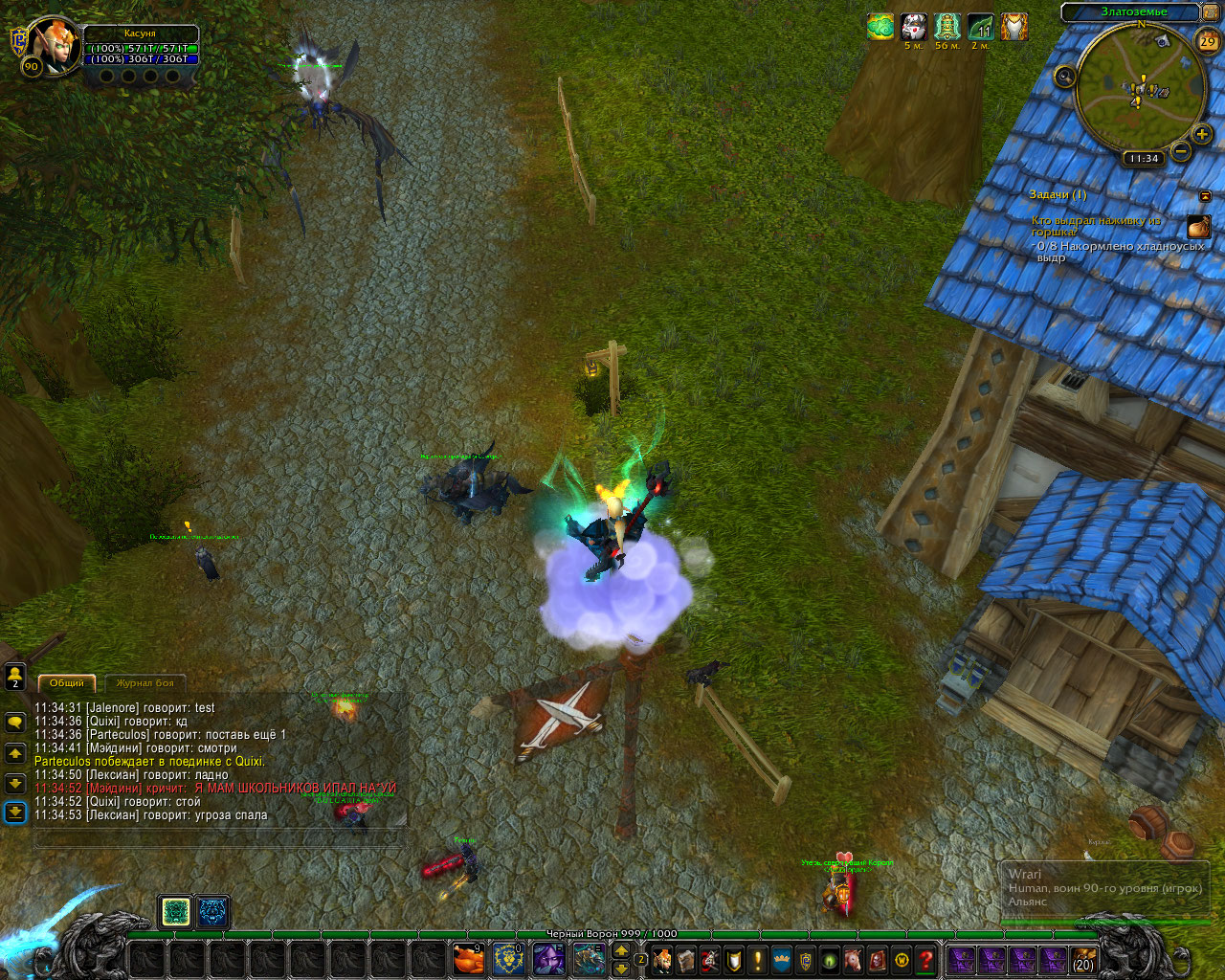Use the quest item bag icon

(1198, 227)
